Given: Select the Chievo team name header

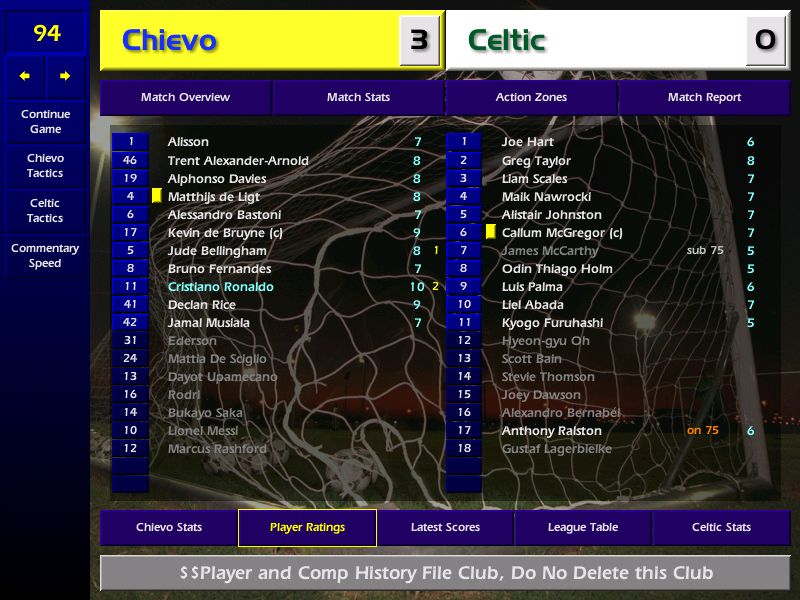Looking at the screenshot, I should coord(169,41).
